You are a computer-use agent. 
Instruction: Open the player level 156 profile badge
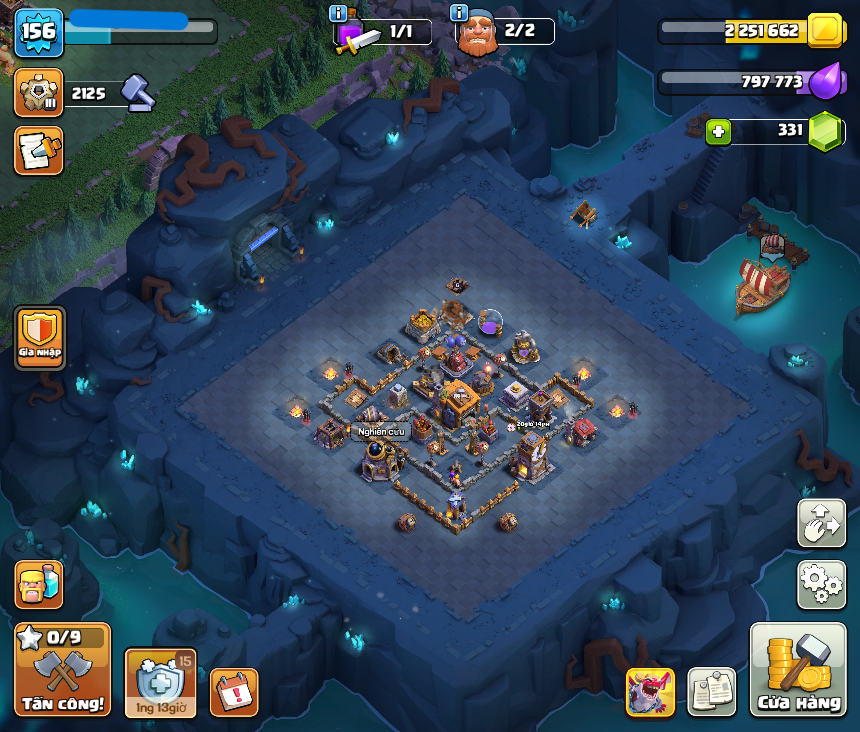39,32
